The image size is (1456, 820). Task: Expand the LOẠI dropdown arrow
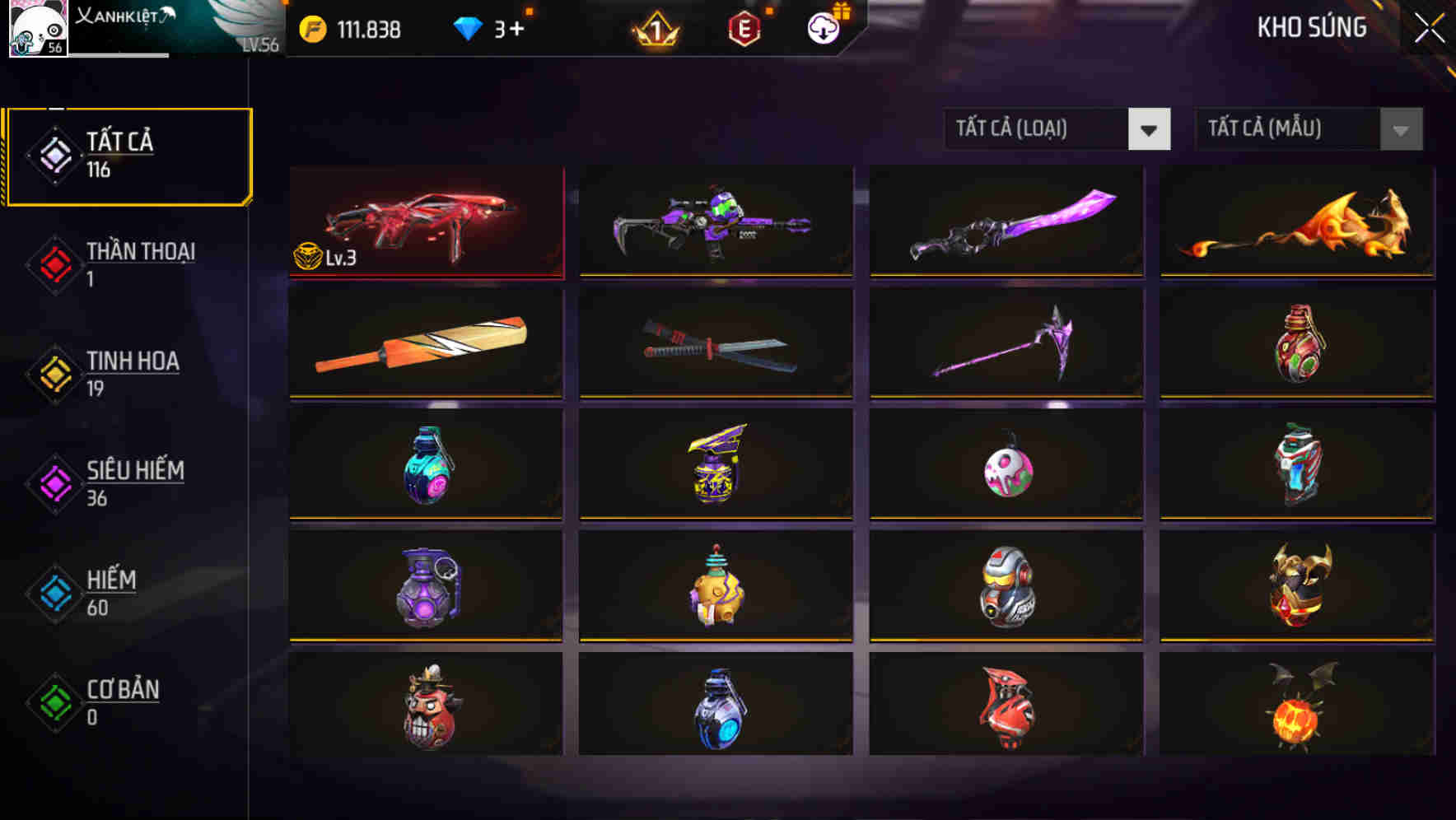pos(1150,129)
